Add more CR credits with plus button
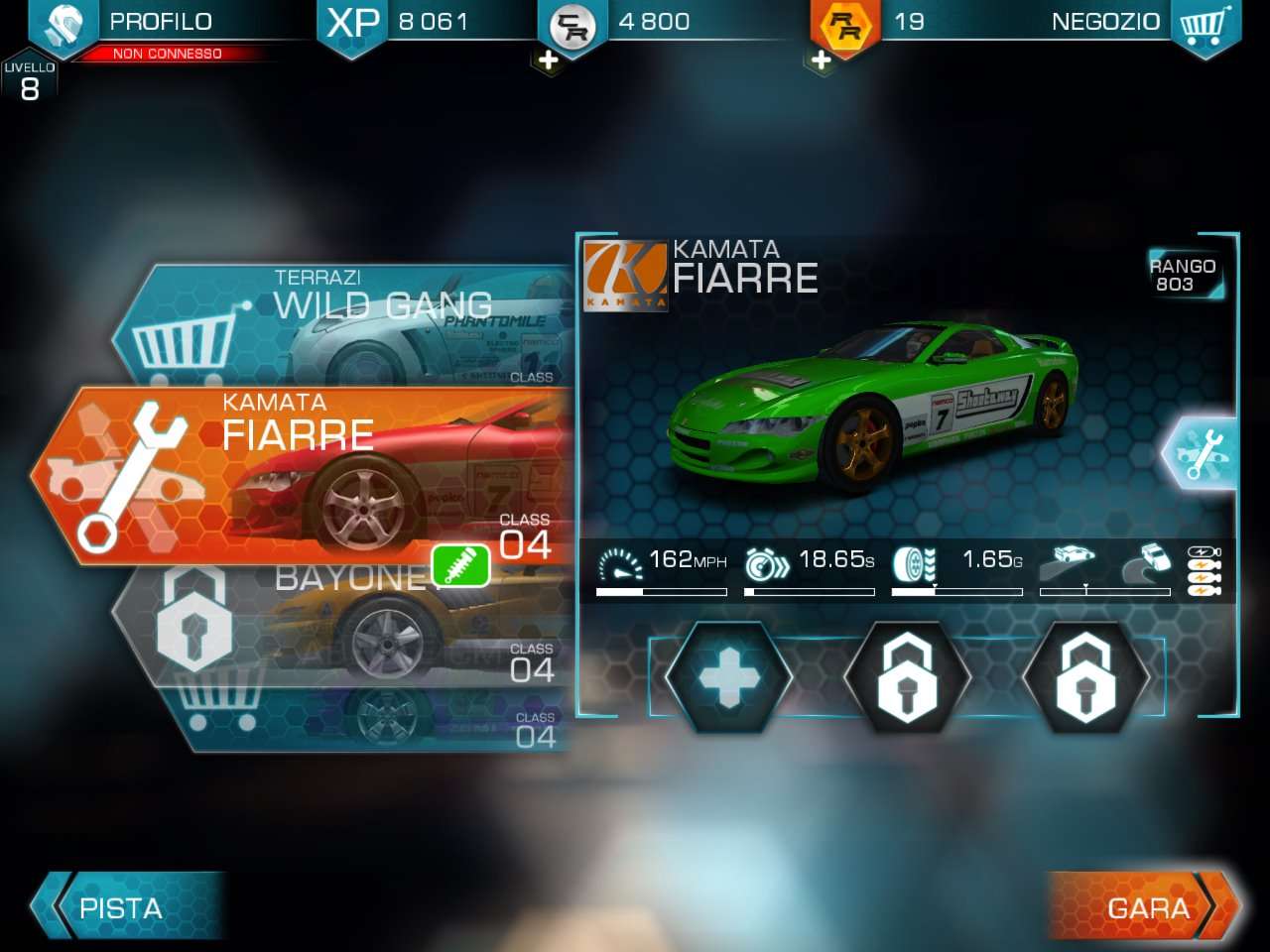Screen dimensions: 1270x952 coord(548,60)
